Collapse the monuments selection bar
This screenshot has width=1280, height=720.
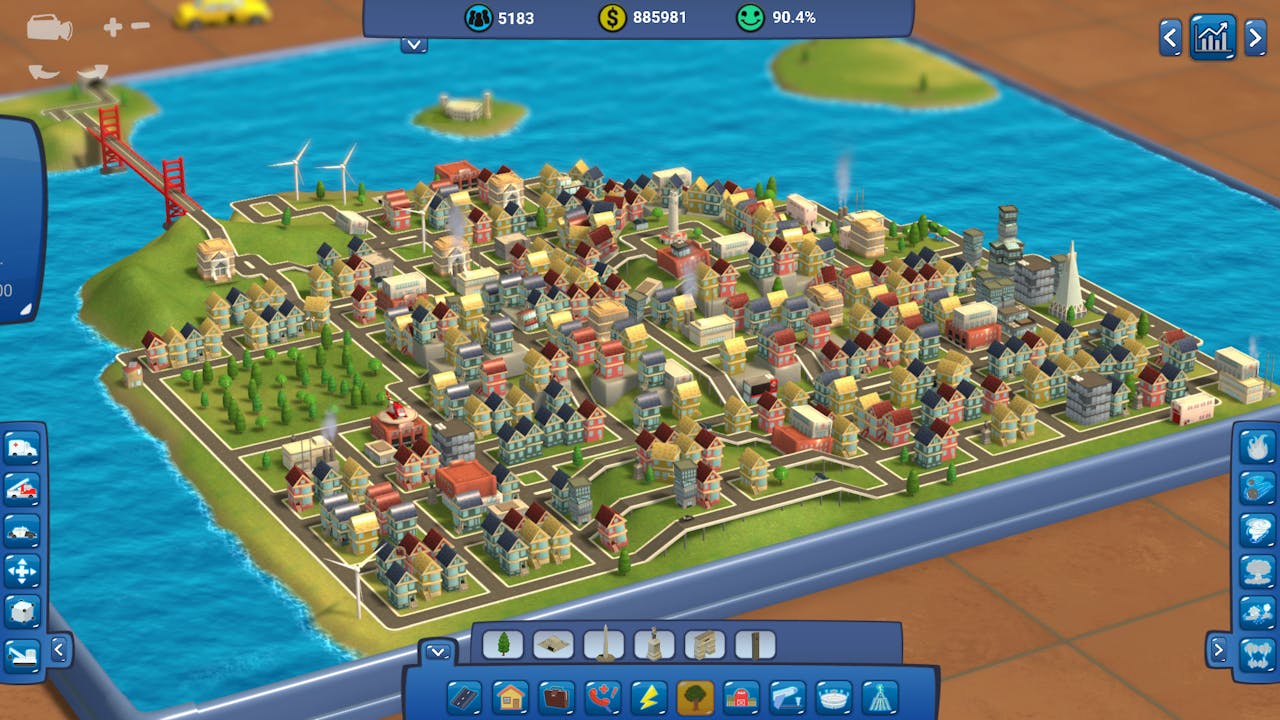point(437,650)
